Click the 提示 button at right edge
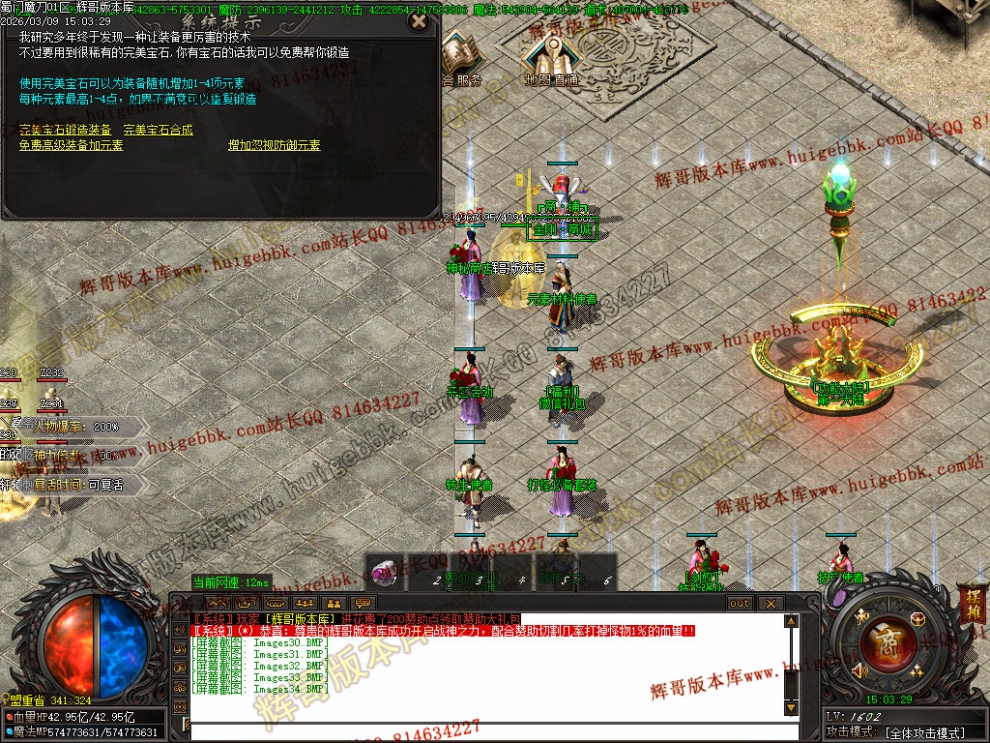The image size is (990, 743). coord(973,605)
